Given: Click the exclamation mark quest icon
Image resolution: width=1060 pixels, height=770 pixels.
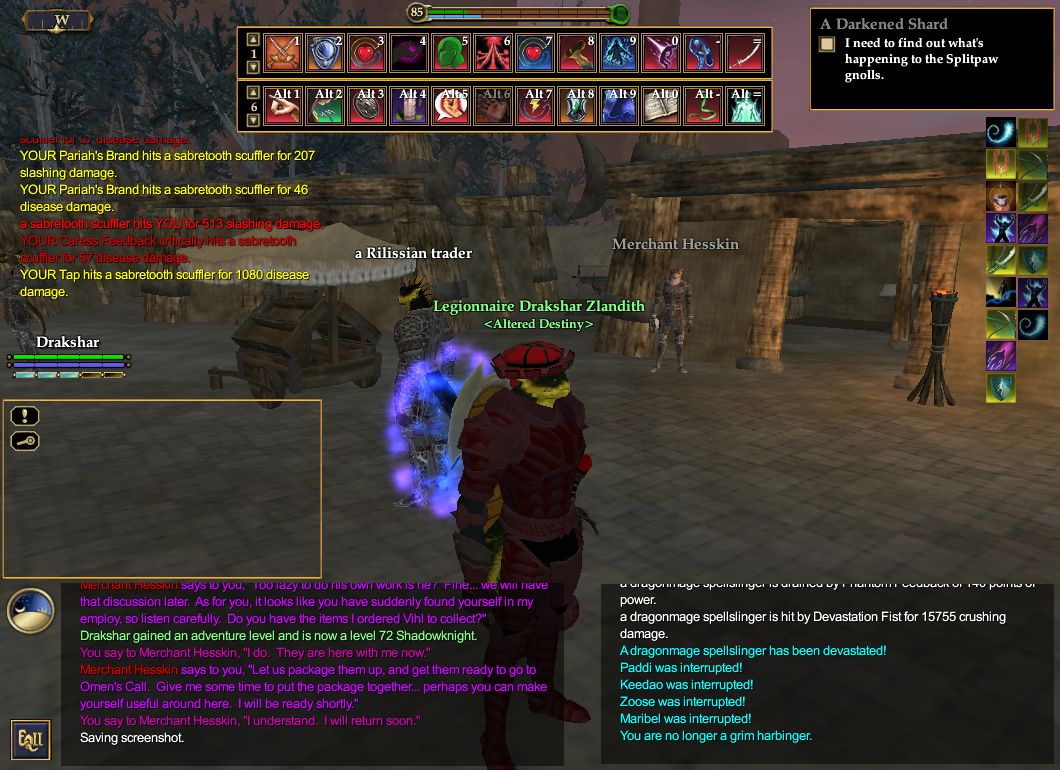Looking at the screenshot, I should coord(26,416).
